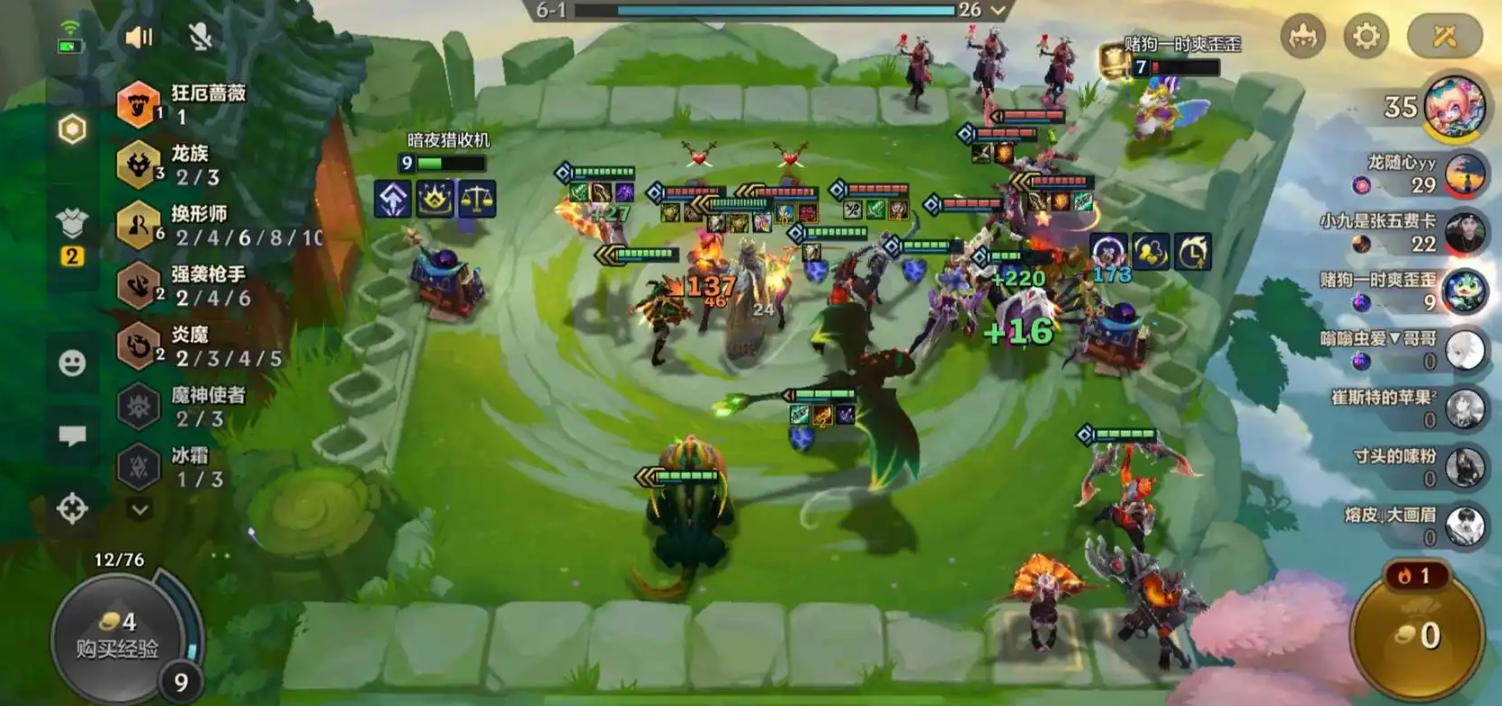Image resolution: width=1502 pixels, height=706 pixels.
Task: Open the gear settings menu
Action: 1365,37
